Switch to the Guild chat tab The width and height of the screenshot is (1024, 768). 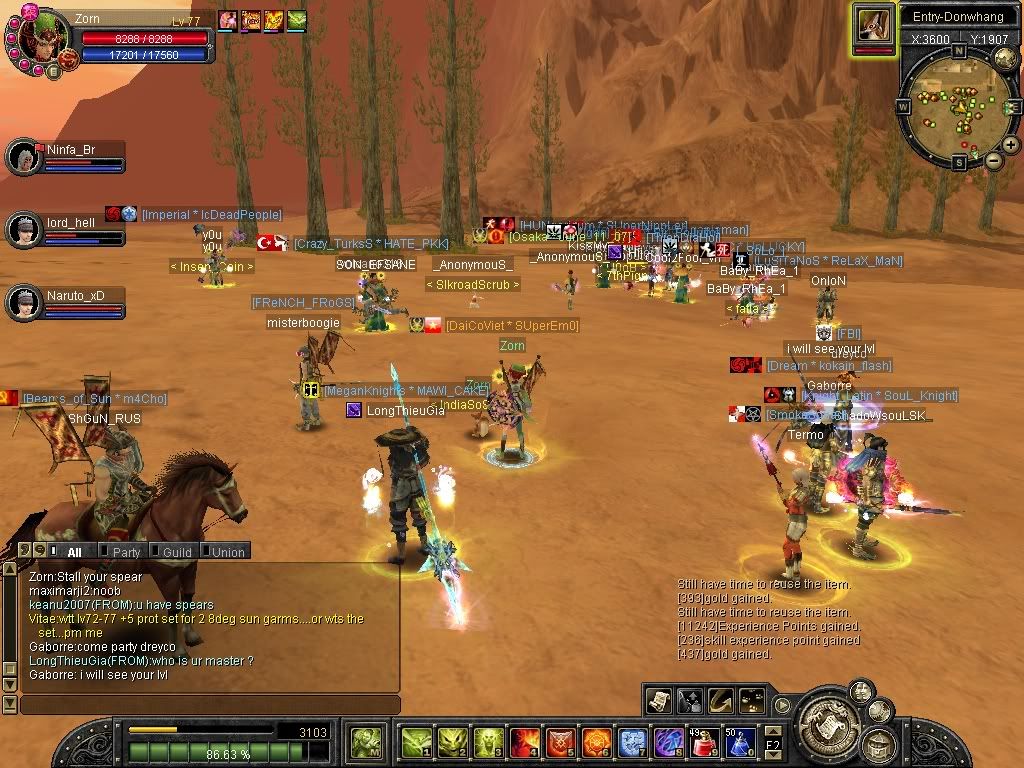pyautogui.click(x=177, y=551)
